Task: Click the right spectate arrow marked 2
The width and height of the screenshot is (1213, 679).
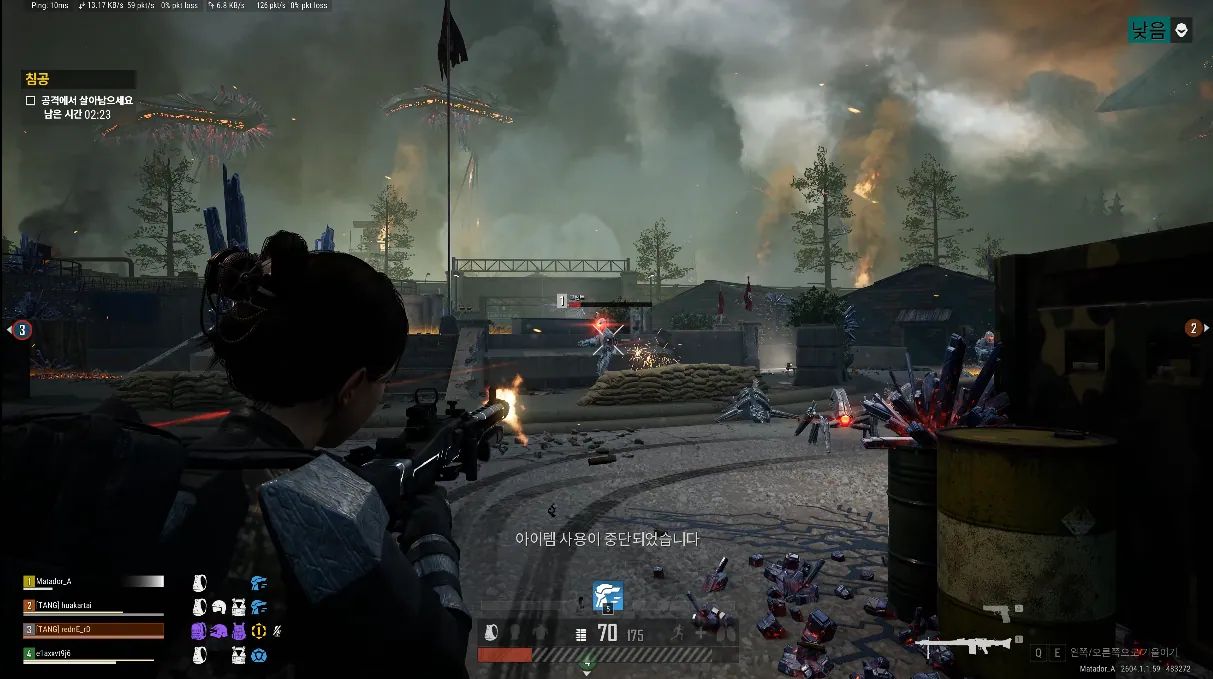Action: point(1193,328)
